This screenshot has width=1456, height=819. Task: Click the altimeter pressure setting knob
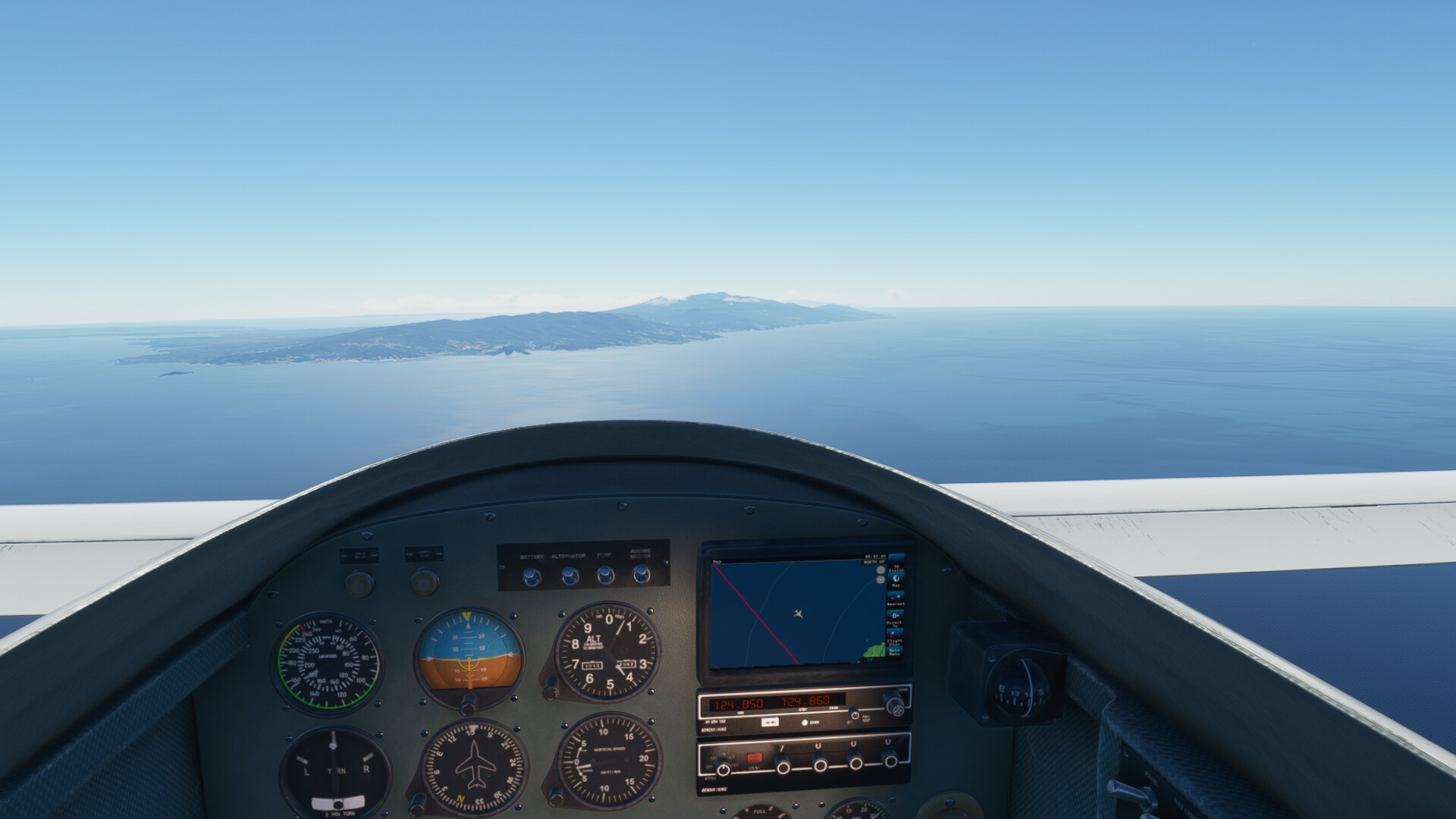point(551,690)
